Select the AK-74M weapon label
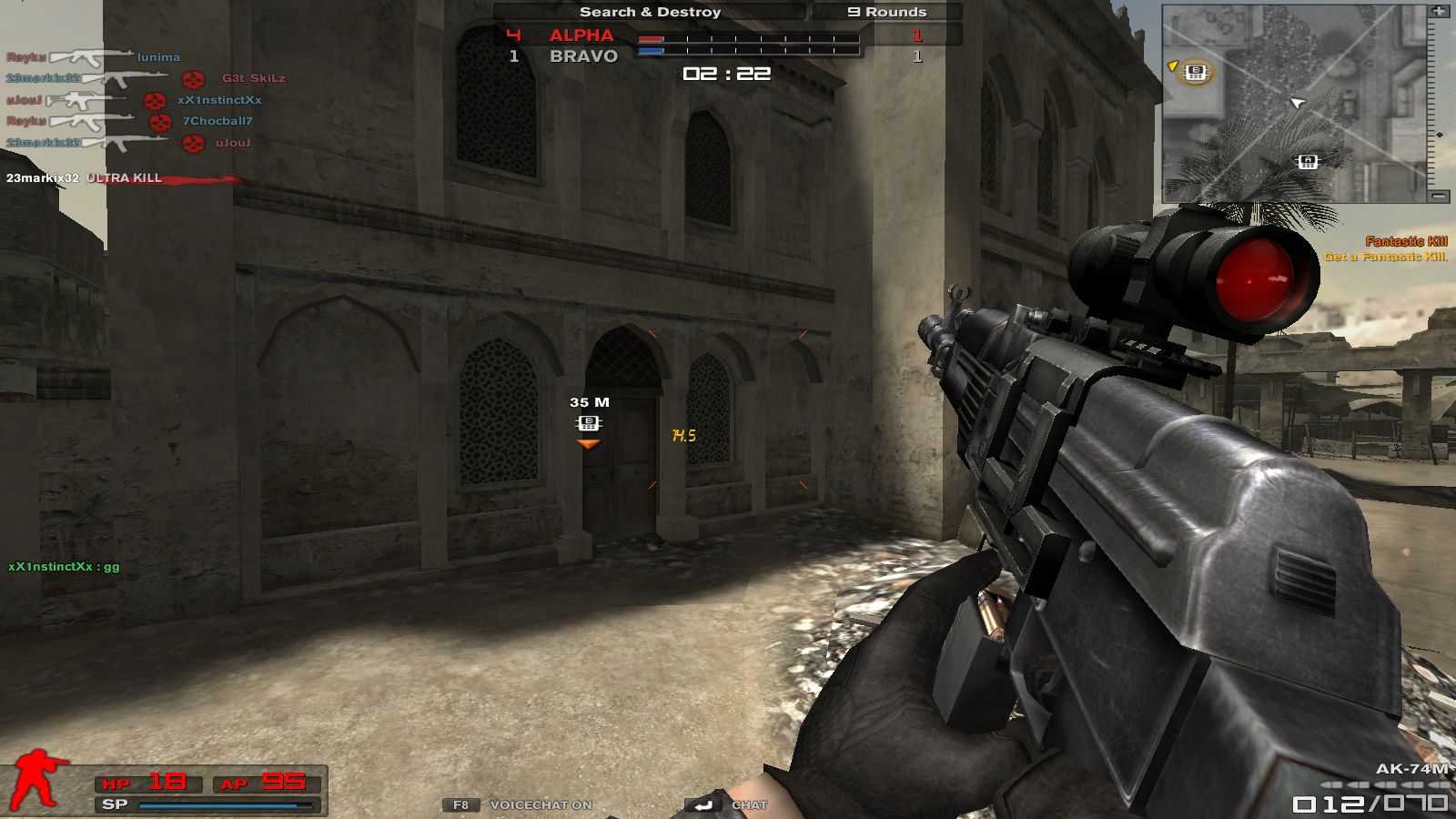 click(1411, 769)
